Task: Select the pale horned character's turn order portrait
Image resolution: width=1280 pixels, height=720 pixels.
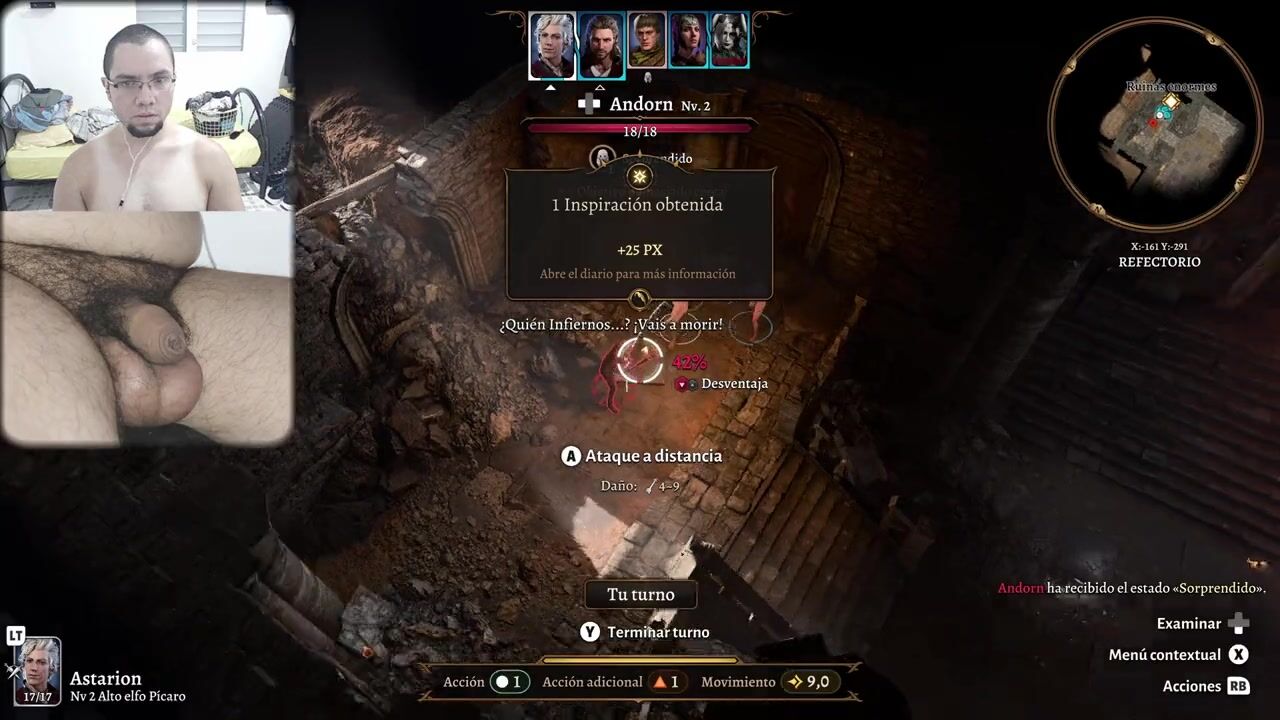Action: click(x=729, y=40)
